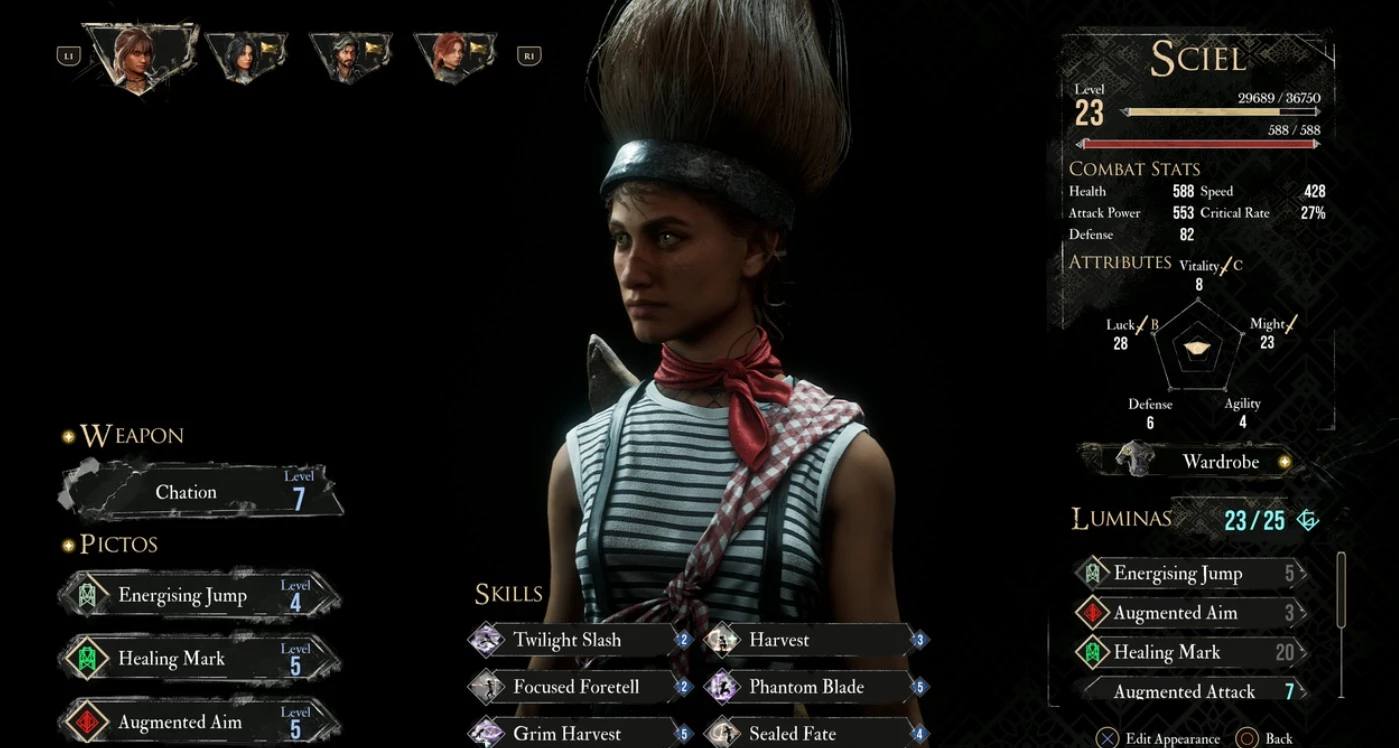The height and width of the screenshot is (748, 1399).
Task: Open the Healing Mark picto slot
Action: [200, 659]
